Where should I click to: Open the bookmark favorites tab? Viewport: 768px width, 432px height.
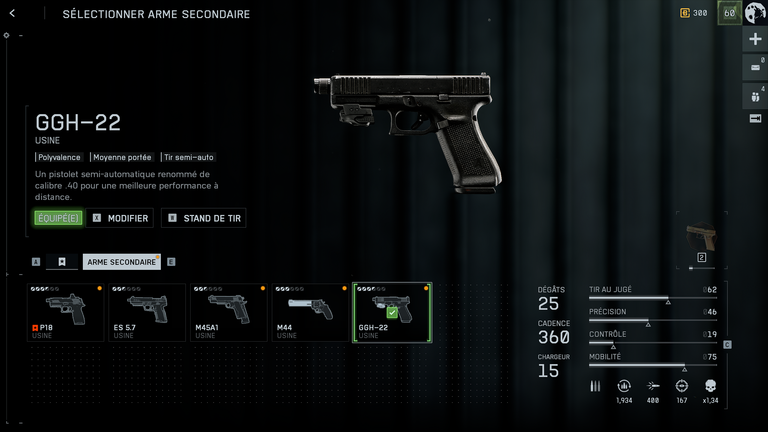(x=61, y=262)
